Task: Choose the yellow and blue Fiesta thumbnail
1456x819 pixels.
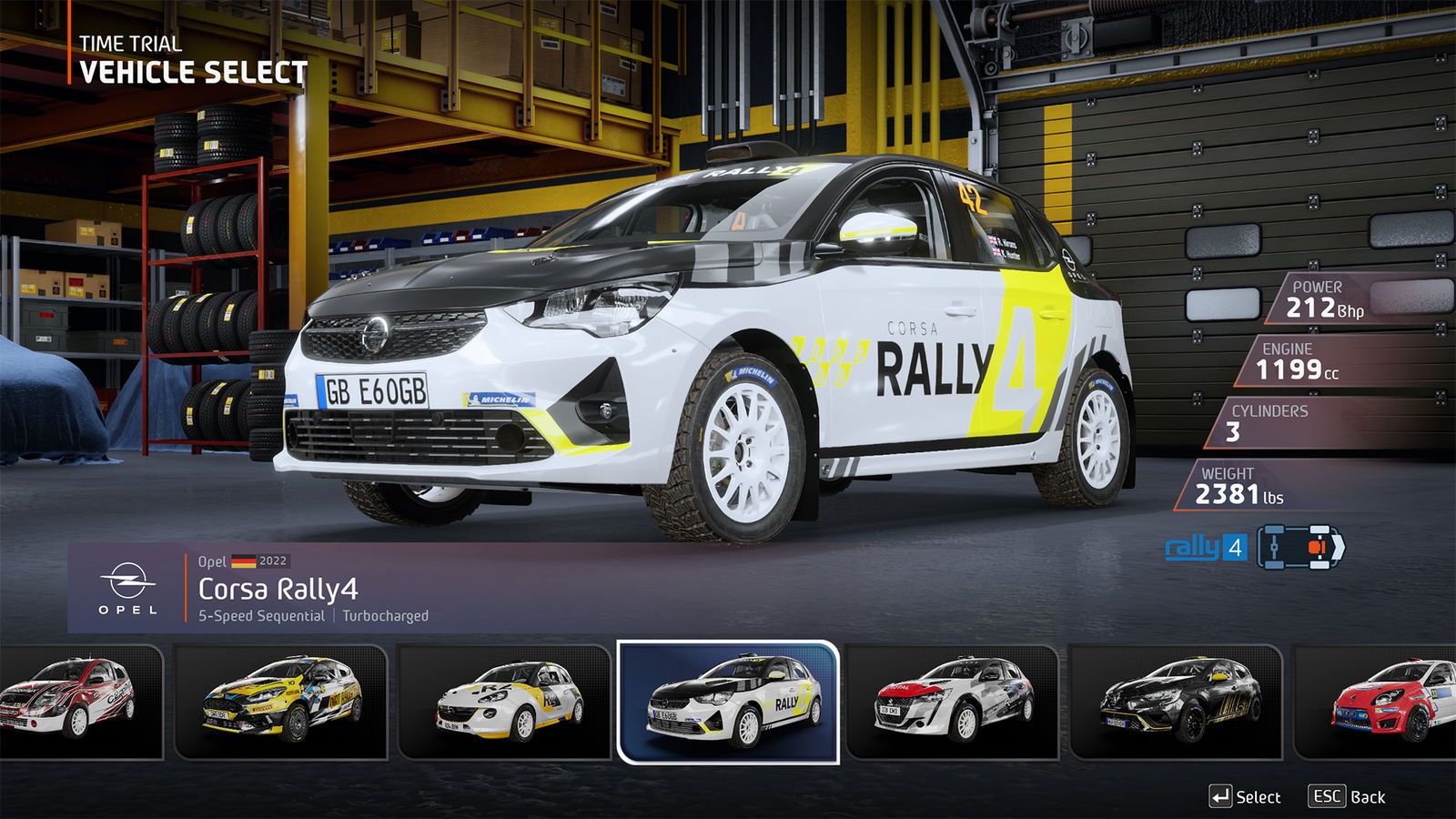Action: pyautogui.click(x=280, y=702)
